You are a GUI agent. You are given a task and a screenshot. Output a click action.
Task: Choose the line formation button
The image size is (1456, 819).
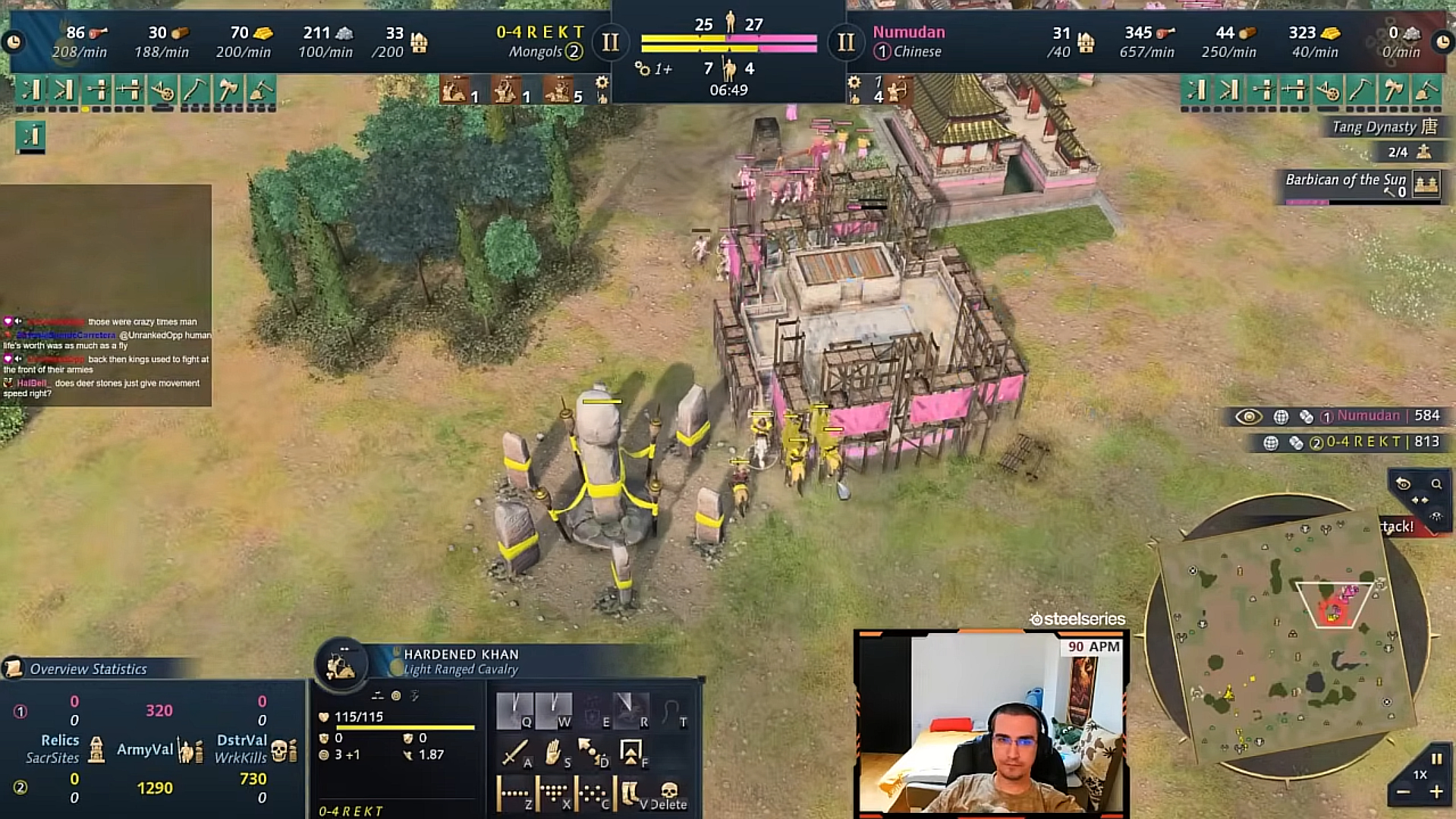point(514,794)
